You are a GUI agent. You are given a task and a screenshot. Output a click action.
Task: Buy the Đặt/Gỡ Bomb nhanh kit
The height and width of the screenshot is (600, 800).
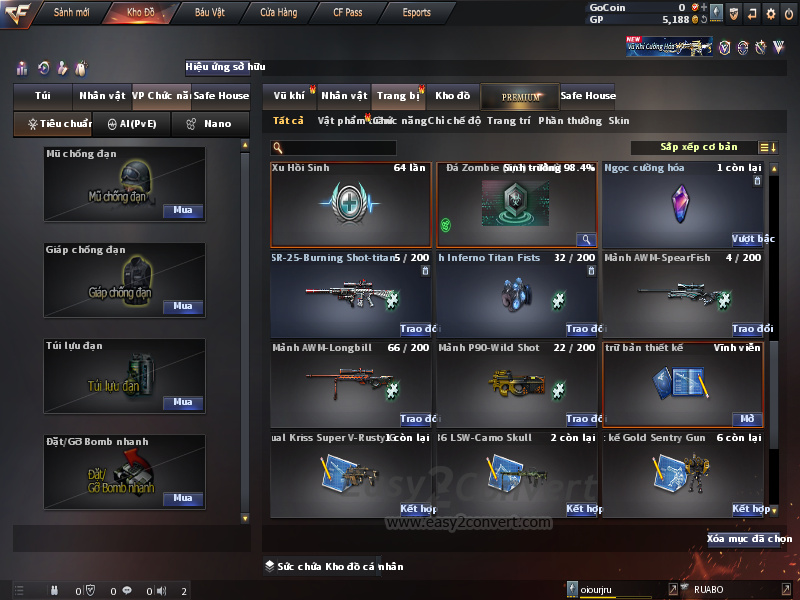[183, 498]
